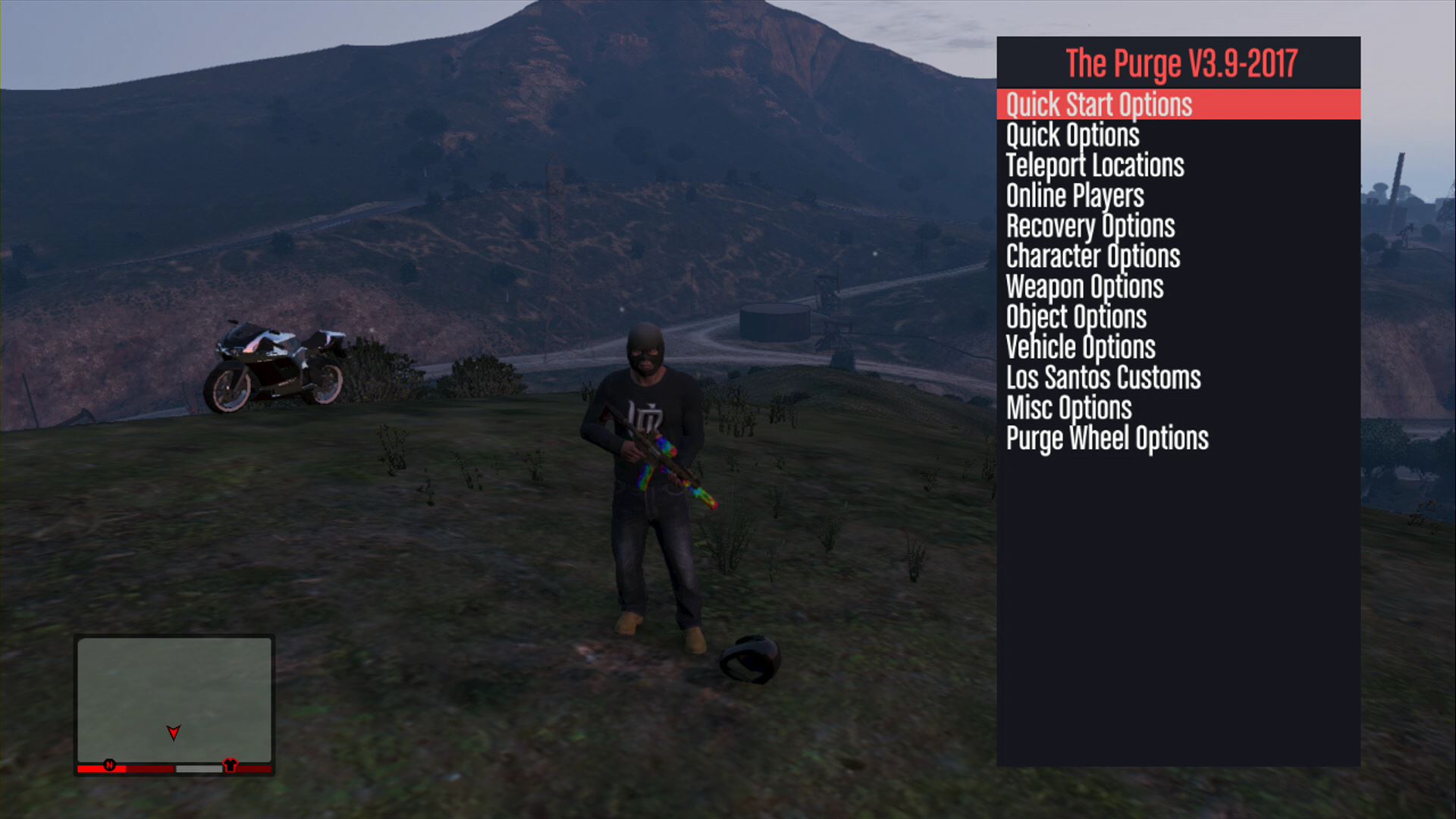Open the Quick Options menu
The width and height of the screenshot is (1456, 819).
[x=1072, y=135]
